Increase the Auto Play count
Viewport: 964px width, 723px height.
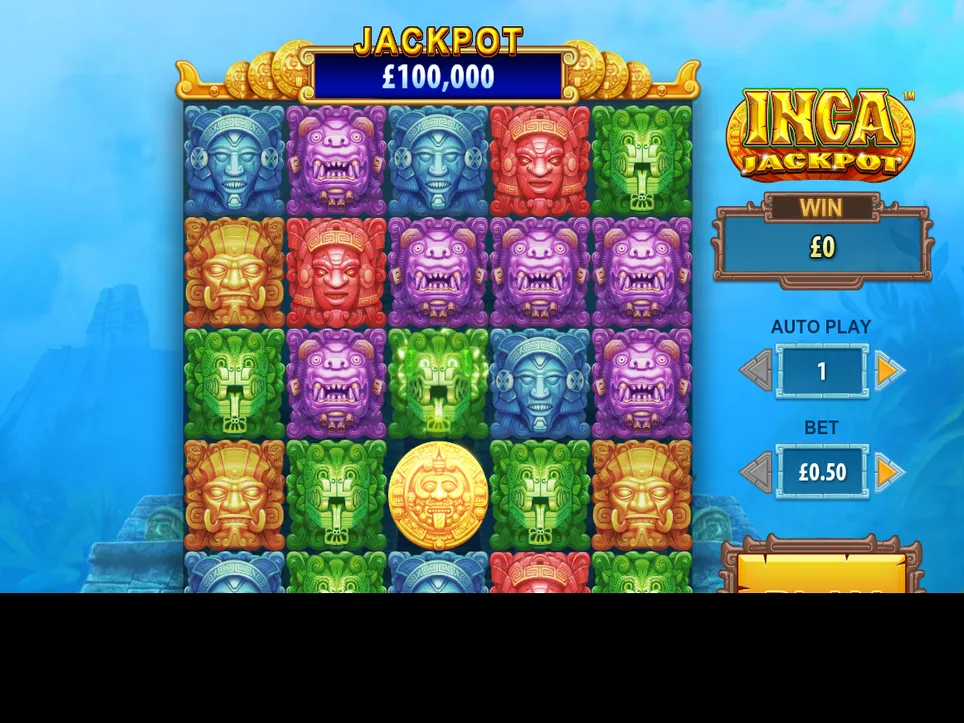tap(888, 371)
